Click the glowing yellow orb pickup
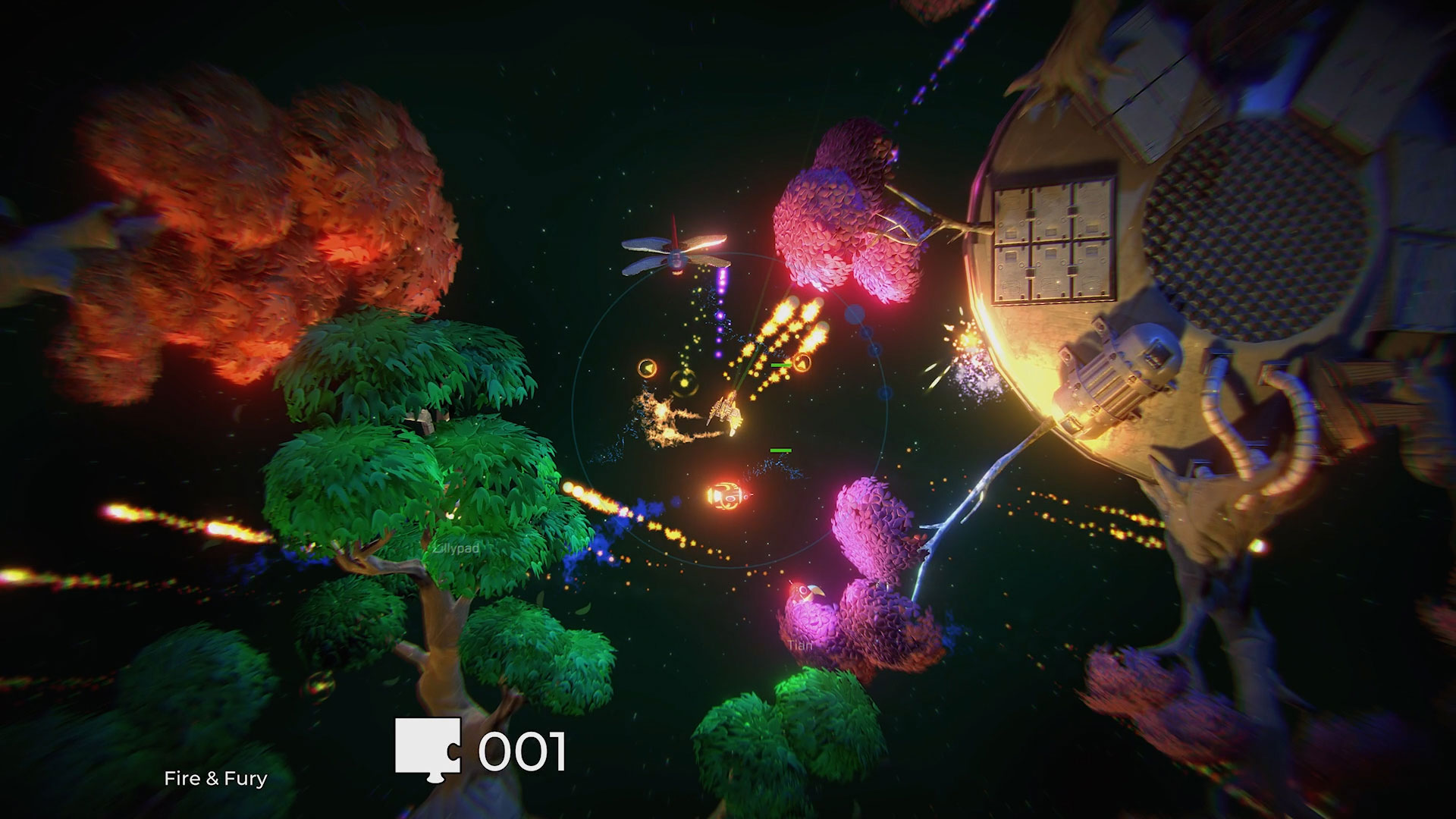 click(x=683, y=382)
